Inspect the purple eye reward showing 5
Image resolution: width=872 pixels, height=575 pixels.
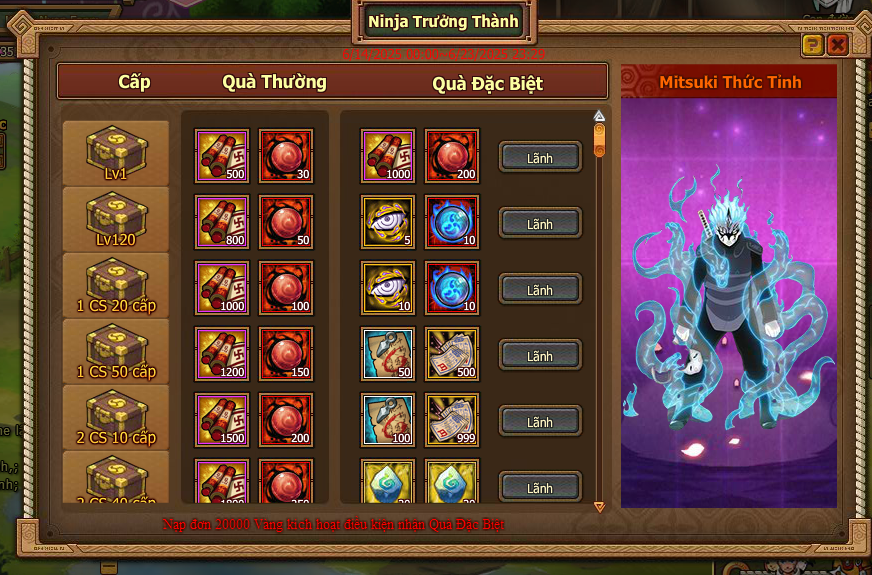tap(387, 222)
